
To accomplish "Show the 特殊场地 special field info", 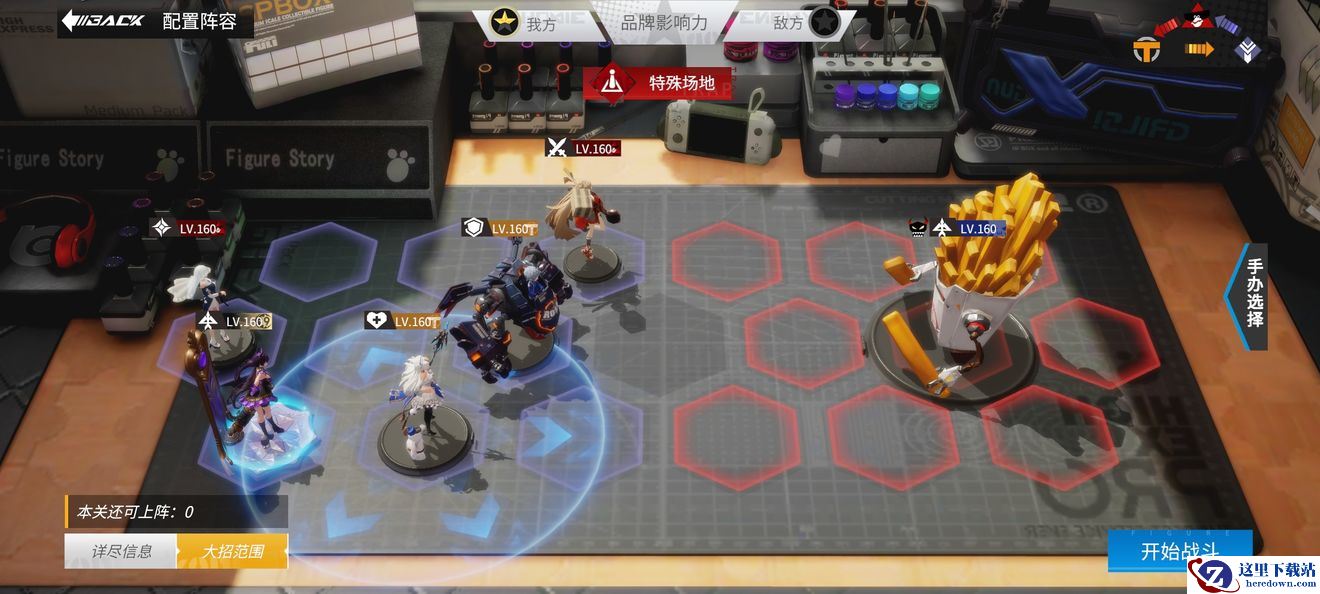I will [x=658, y=83].
